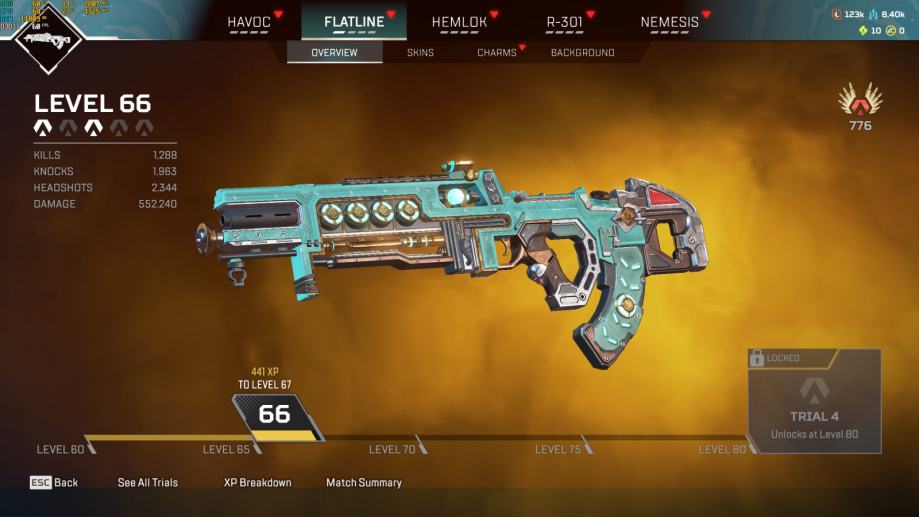Show the XP Breakdown
Viewport: 919px width, 517px height.
pos(257,482)
